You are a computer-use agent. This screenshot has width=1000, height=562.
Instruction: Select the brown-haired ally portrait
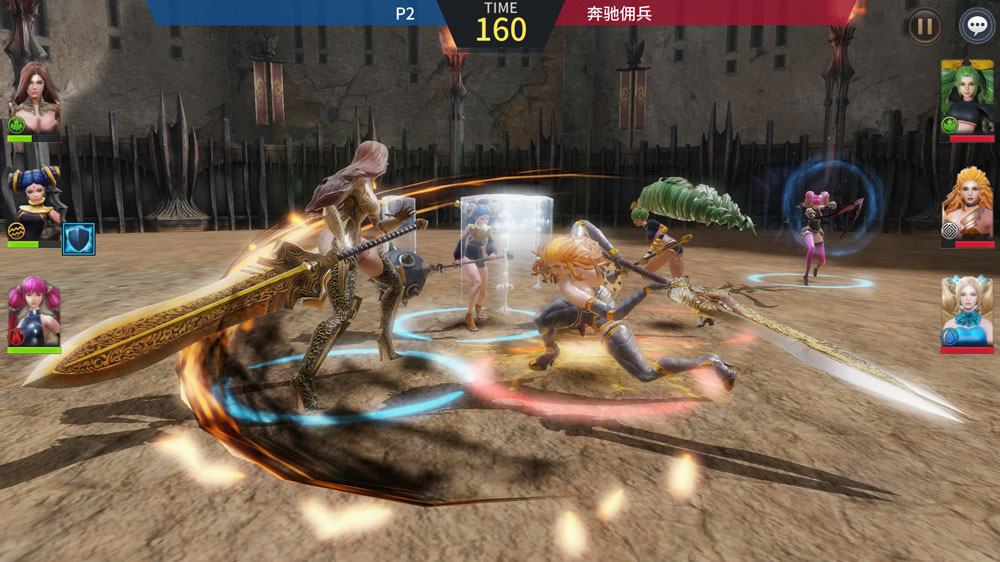coord(34,98)
